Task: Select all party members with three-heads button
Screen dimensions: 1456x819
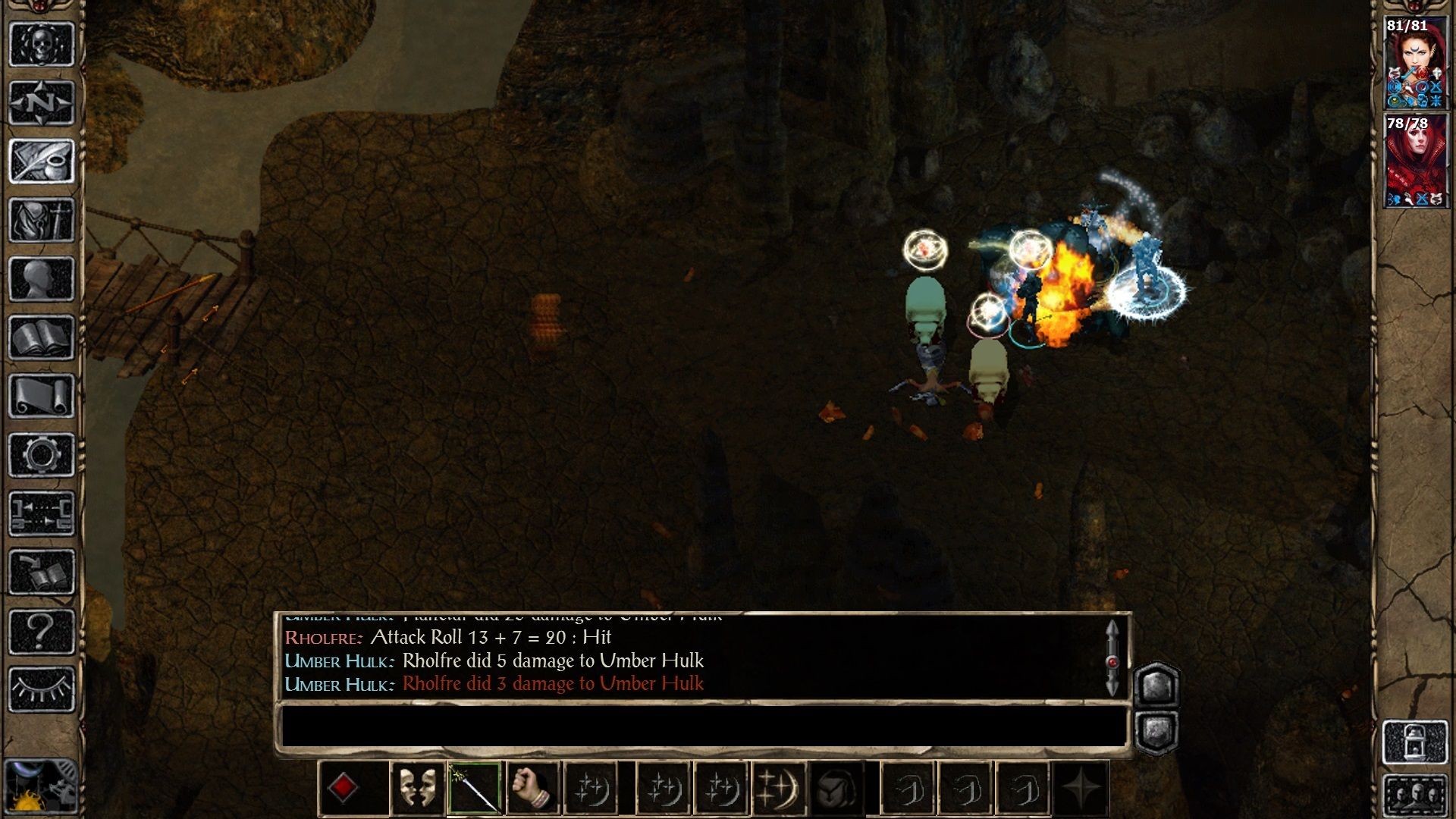Action: [1416, 796]
